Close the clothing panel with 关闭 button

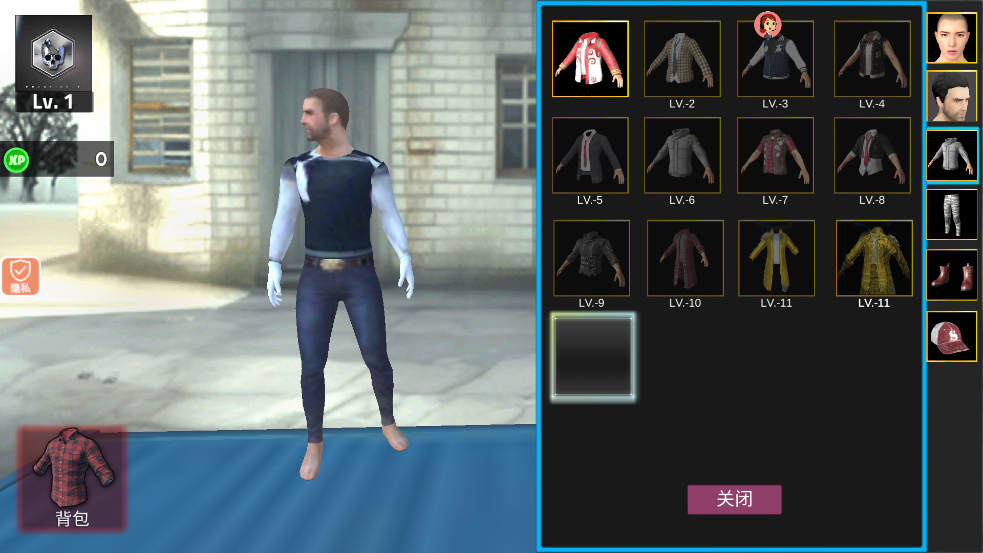click(734, 500)
